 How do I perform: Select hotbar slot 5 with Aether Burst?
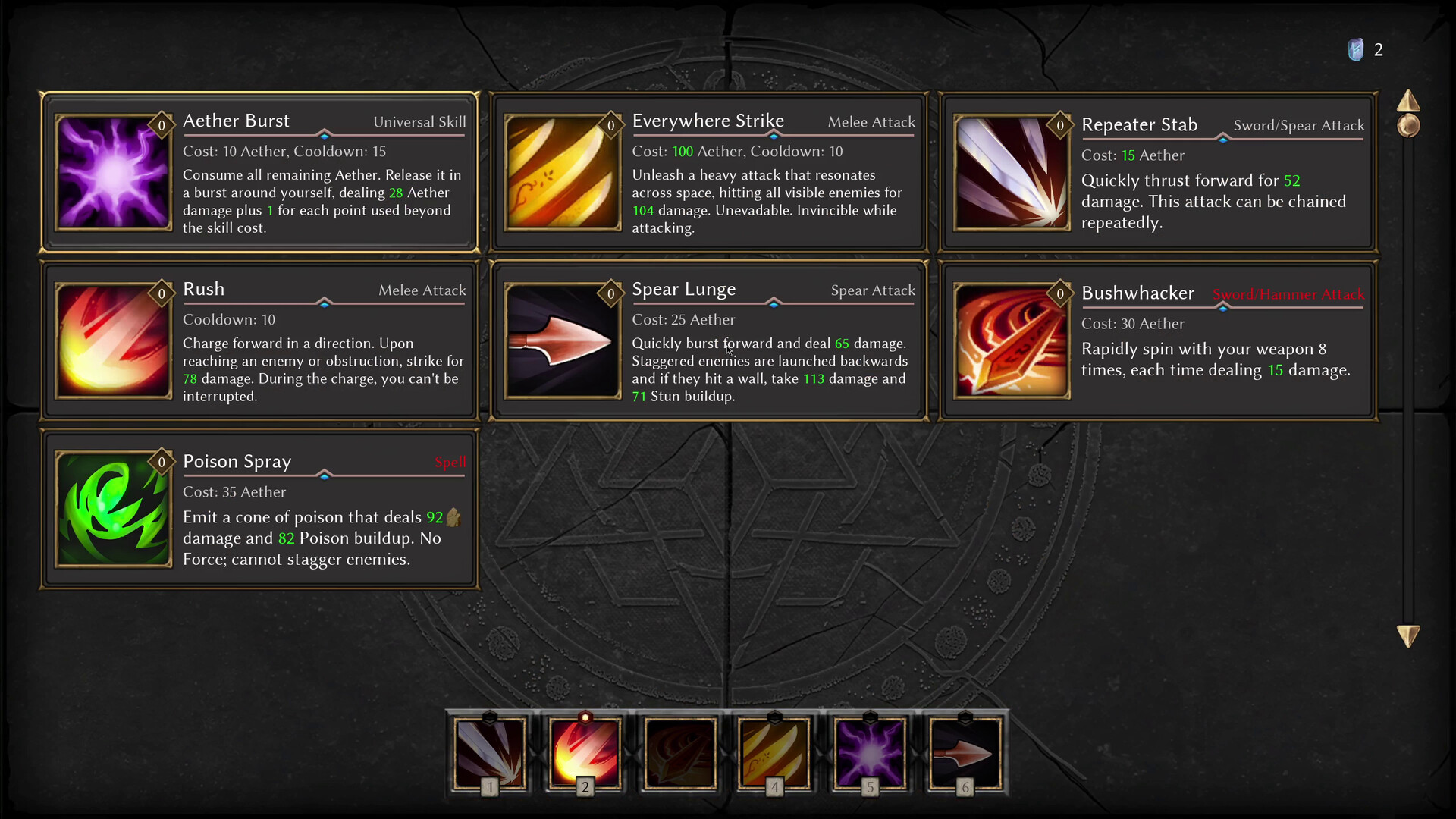(870, 754)
